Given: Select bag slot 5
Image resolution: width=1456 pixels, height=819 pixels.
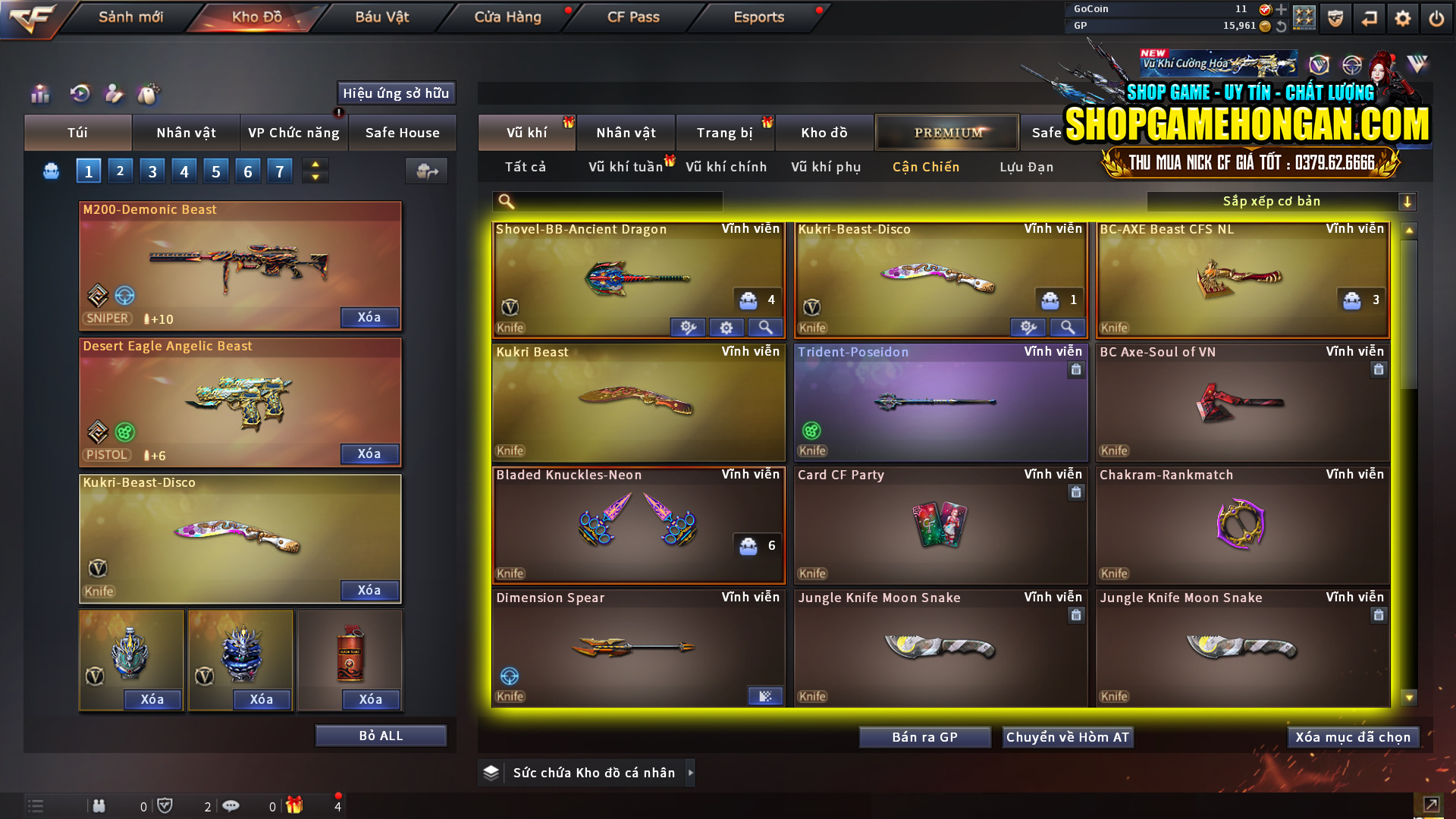Looking at the screenshot, I should 215,171.
